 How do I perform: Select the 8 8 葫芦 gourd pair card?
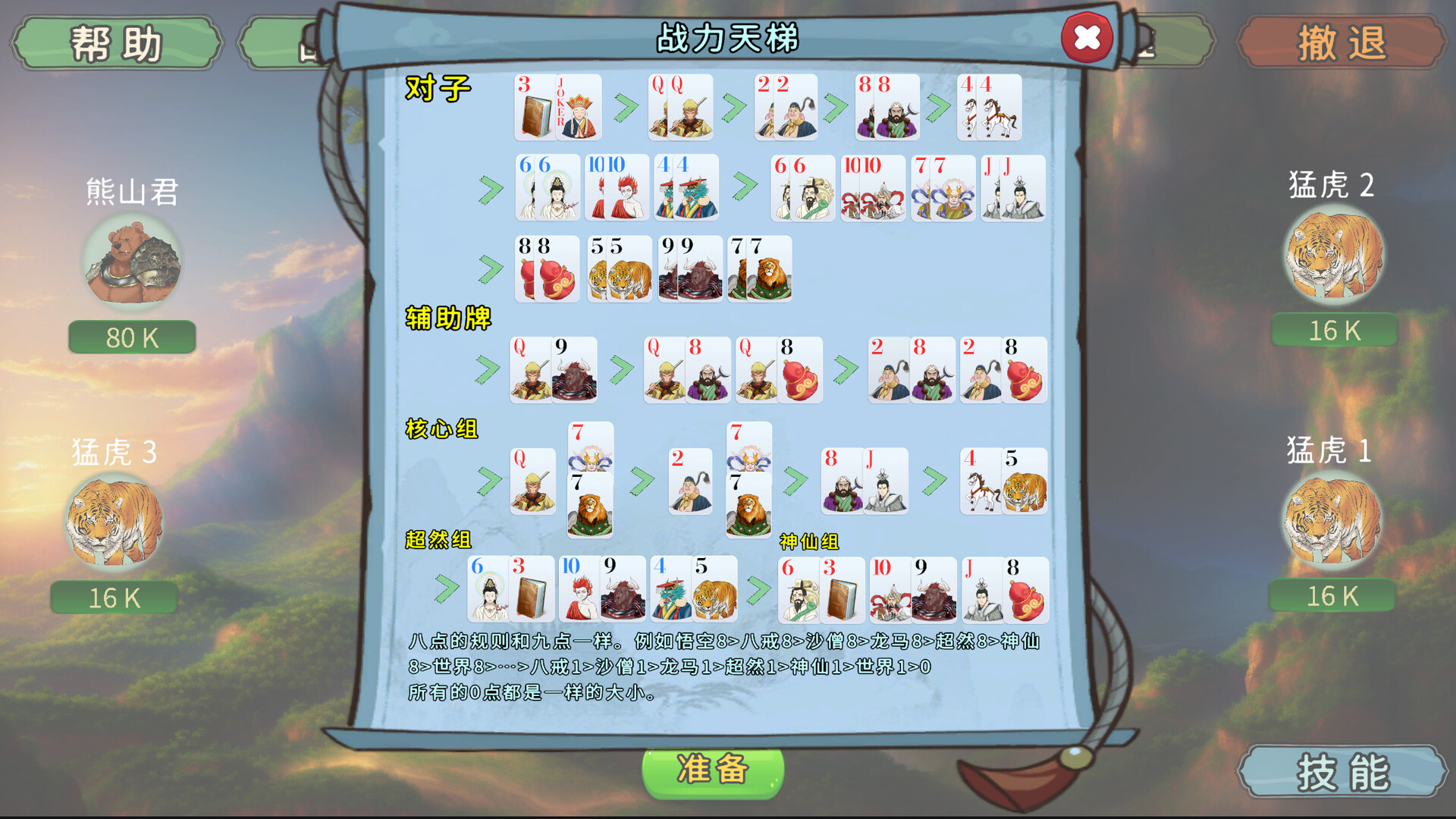coord(546,269)
